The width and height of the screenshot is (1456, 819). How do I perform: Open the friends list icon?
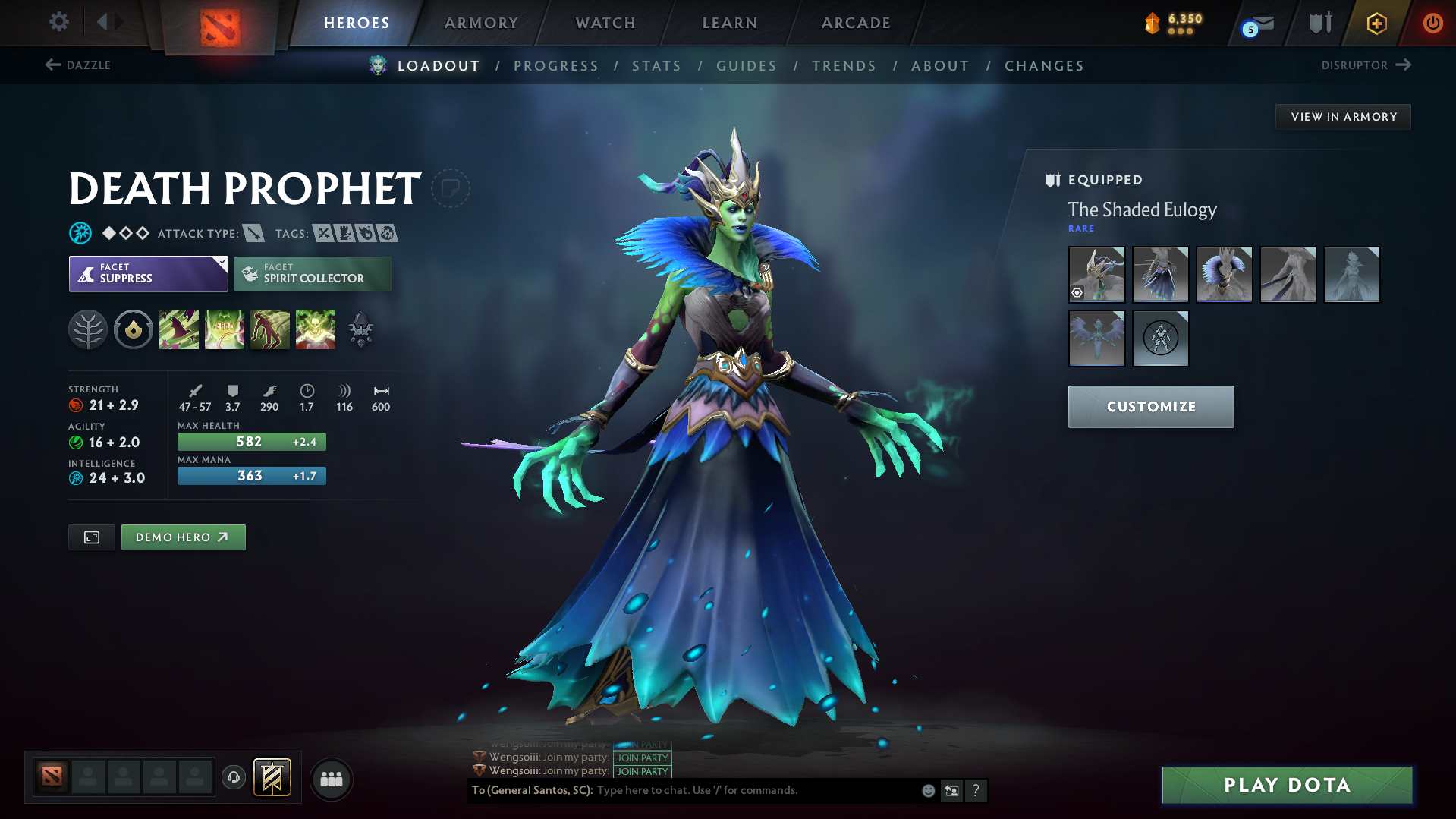(x=331, y=779)
